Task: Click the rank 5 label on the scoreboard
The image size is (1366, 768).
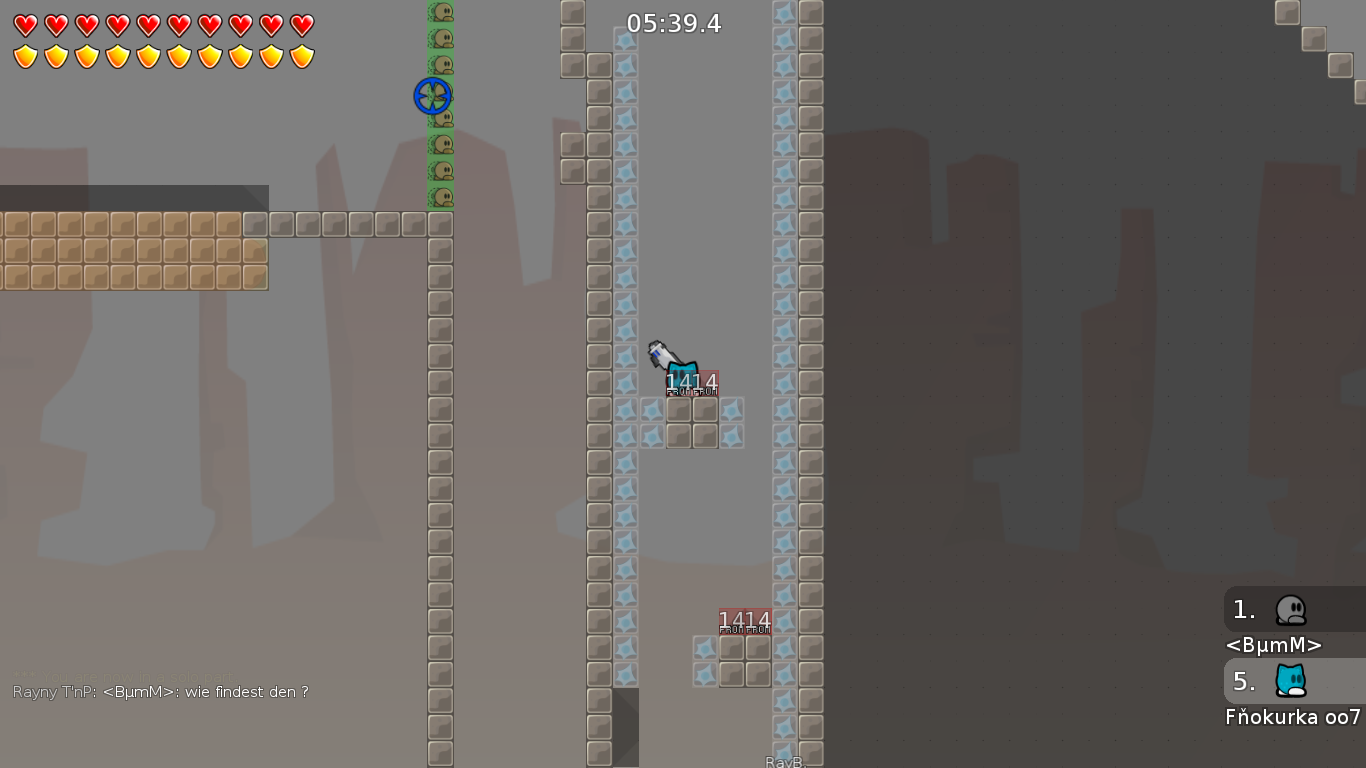Action: pos(1243,682)
